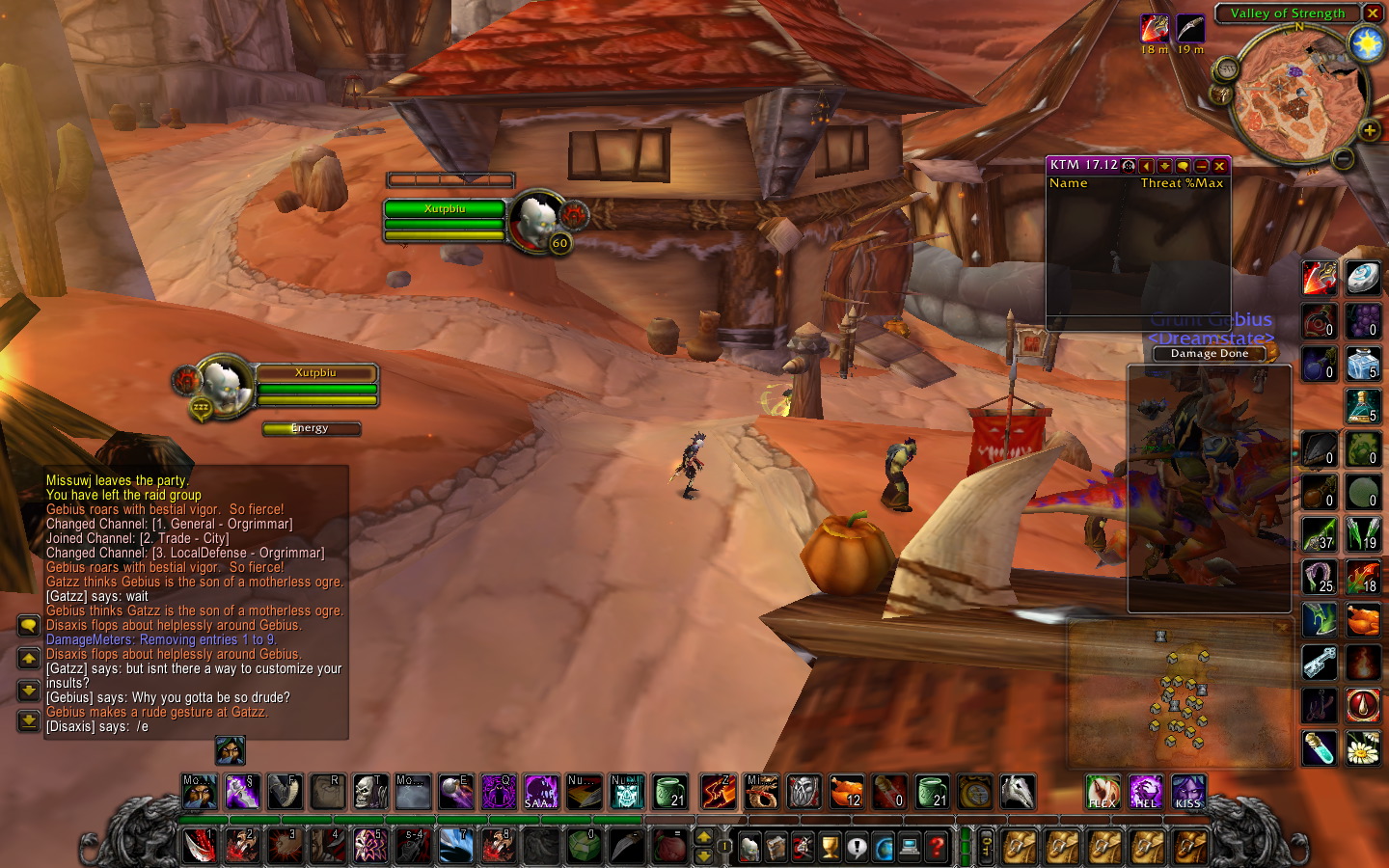This screenshot has width=1389, height=868.
Task: Click the Damage Done meter header
Action: pos(1210,354)
